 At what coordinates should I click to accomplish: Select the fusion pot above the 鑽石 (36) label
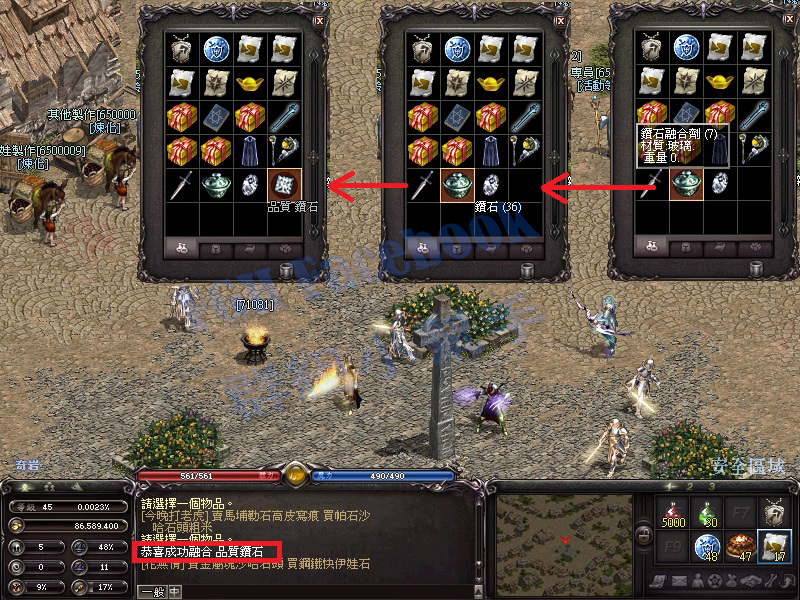click(456, 185)
